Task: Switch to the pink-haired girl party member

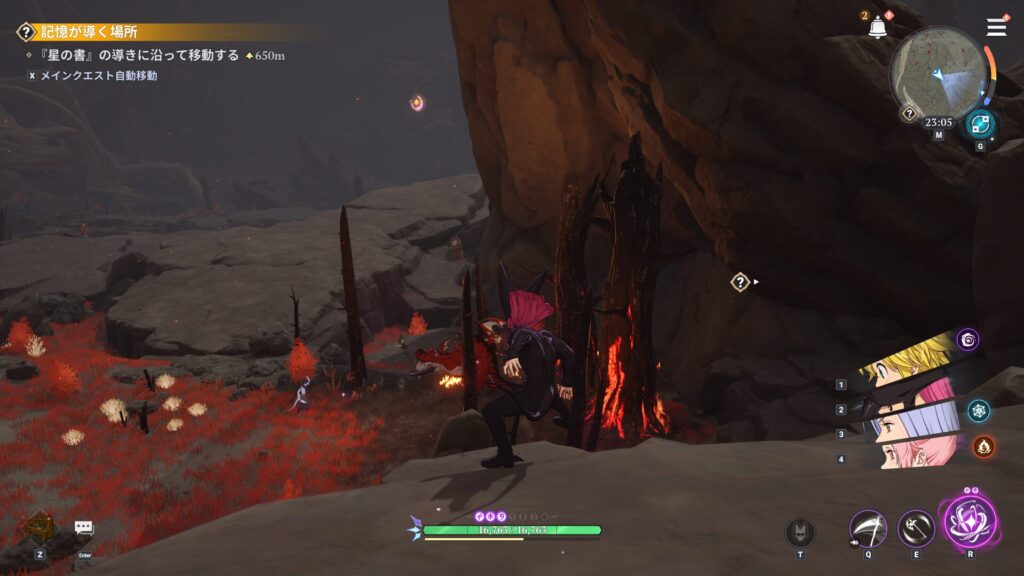Action: (x=905, y=456)
